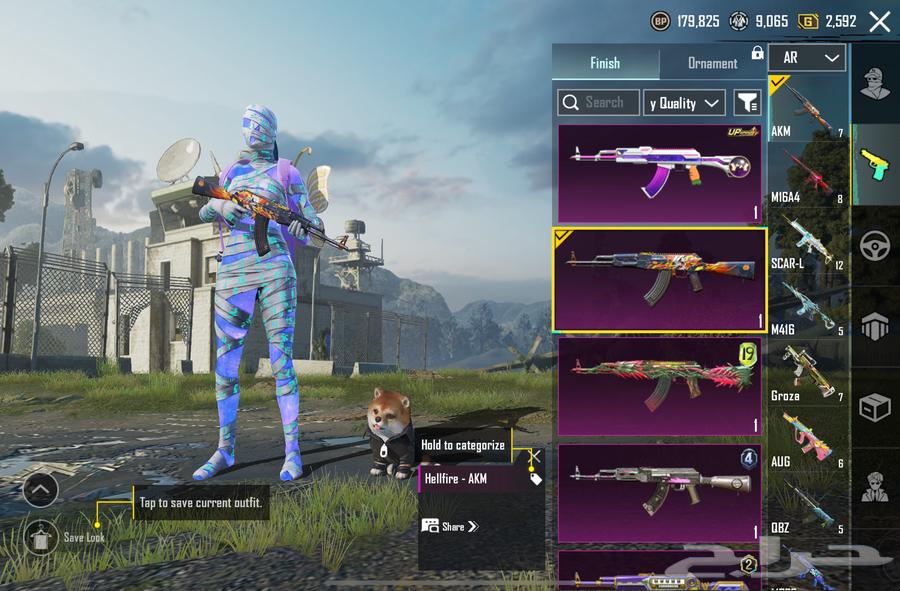Viewport: 900px width, 591px height.
Task: Click the skin search field
Action: coord(598,102)
